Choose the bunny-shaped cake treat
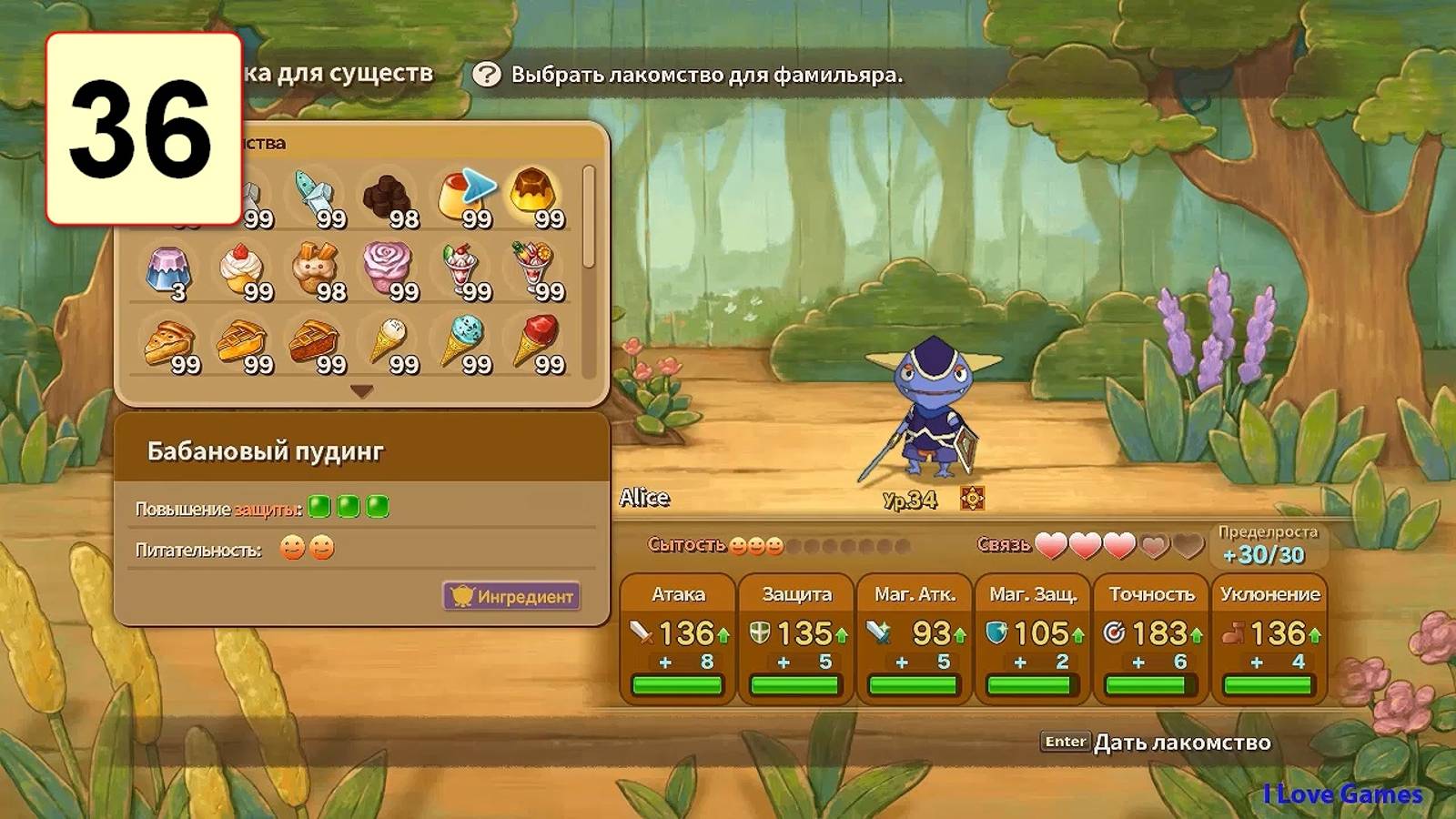This screenshot has width=1456, height=819. click(315, 269)
